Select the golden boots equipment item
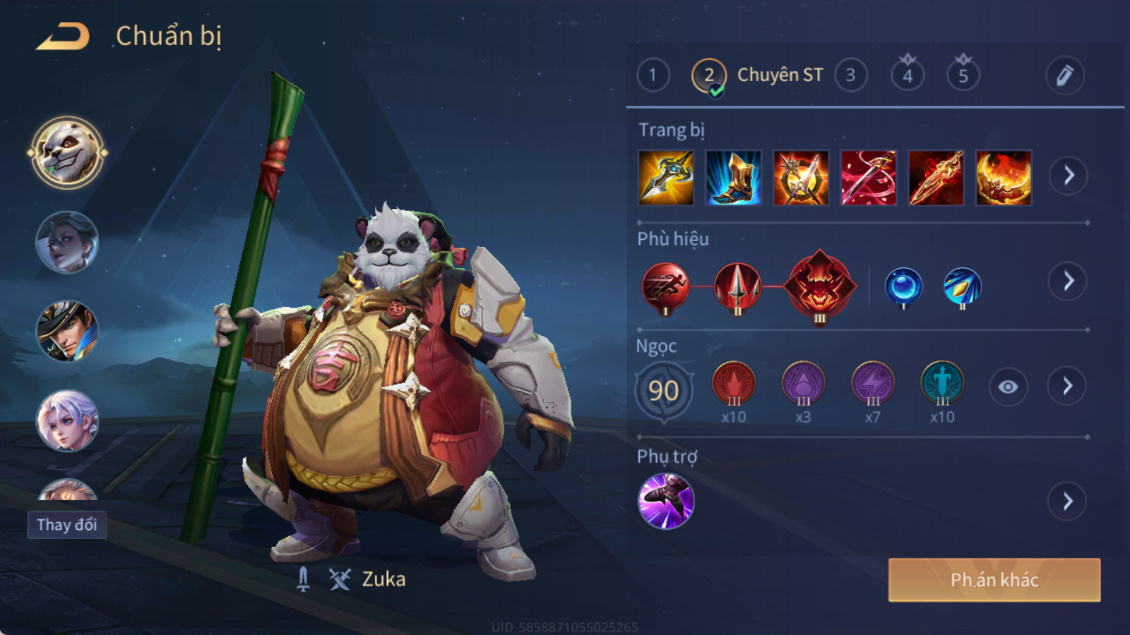The width and height of the screenshot is (1130, 635). (734, 178)
